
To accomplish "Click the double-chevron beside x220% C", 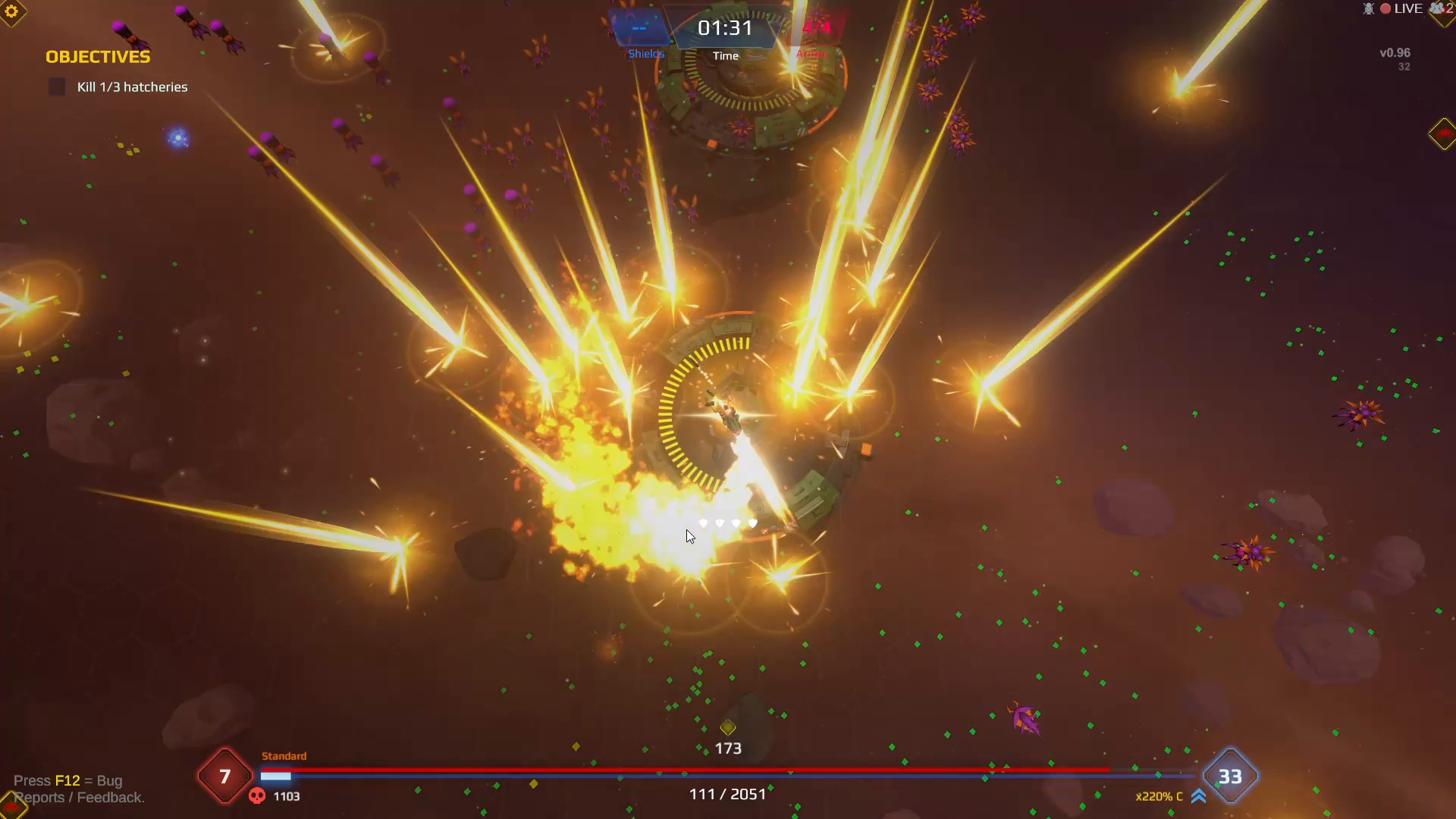I will 1198,796.
